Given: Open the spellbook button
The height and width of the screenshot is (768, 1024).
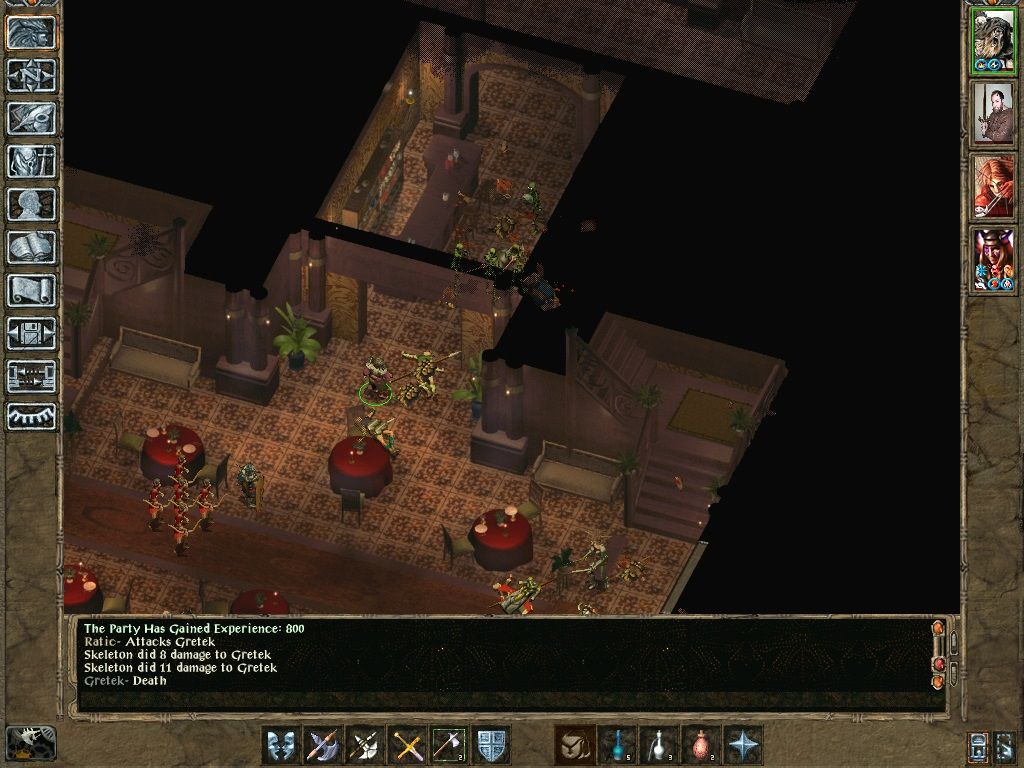Looking at the screenshot, I should 32,247.
